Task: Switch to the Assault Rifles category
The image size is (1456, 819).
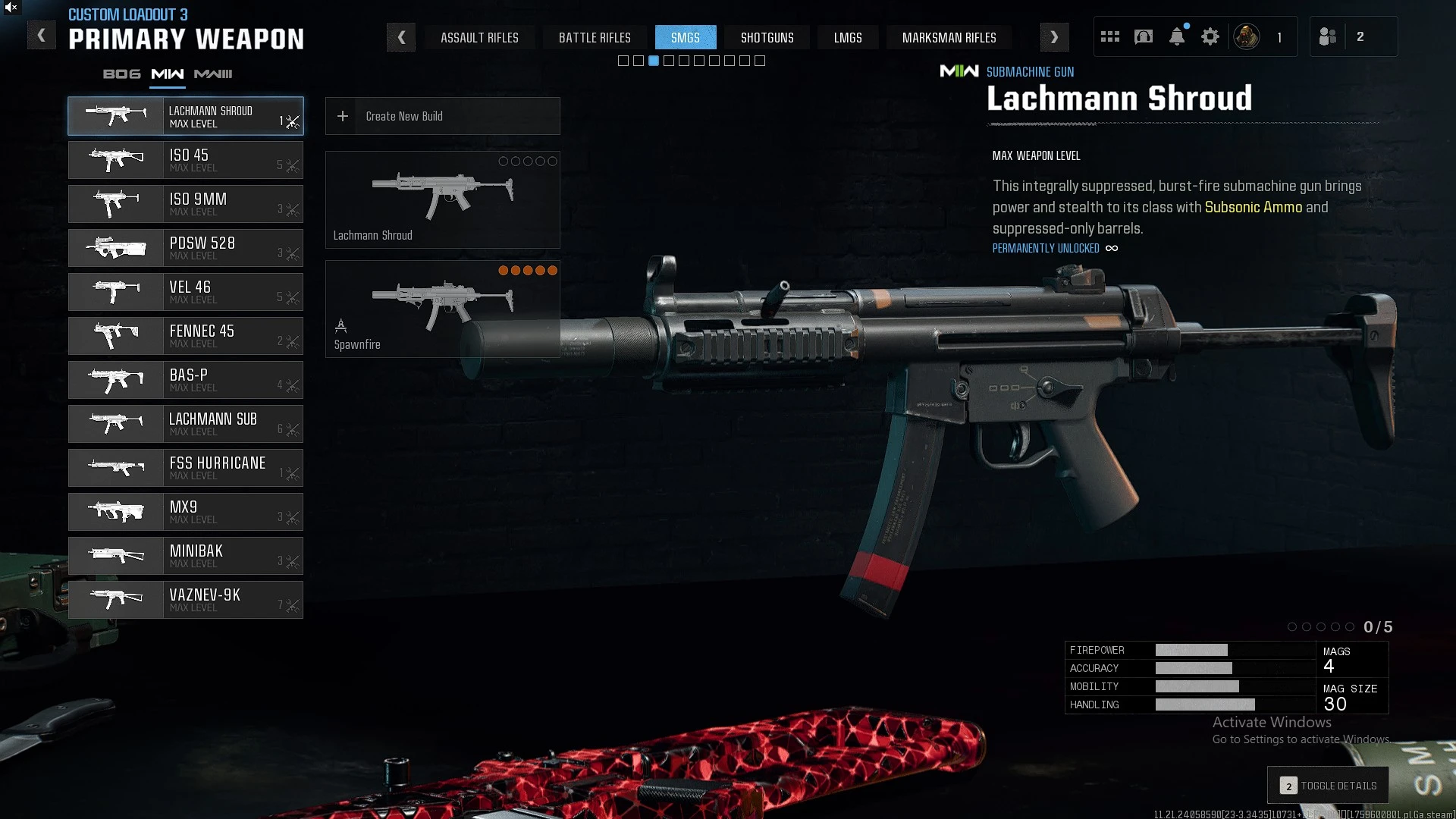Action: (479, 37)
